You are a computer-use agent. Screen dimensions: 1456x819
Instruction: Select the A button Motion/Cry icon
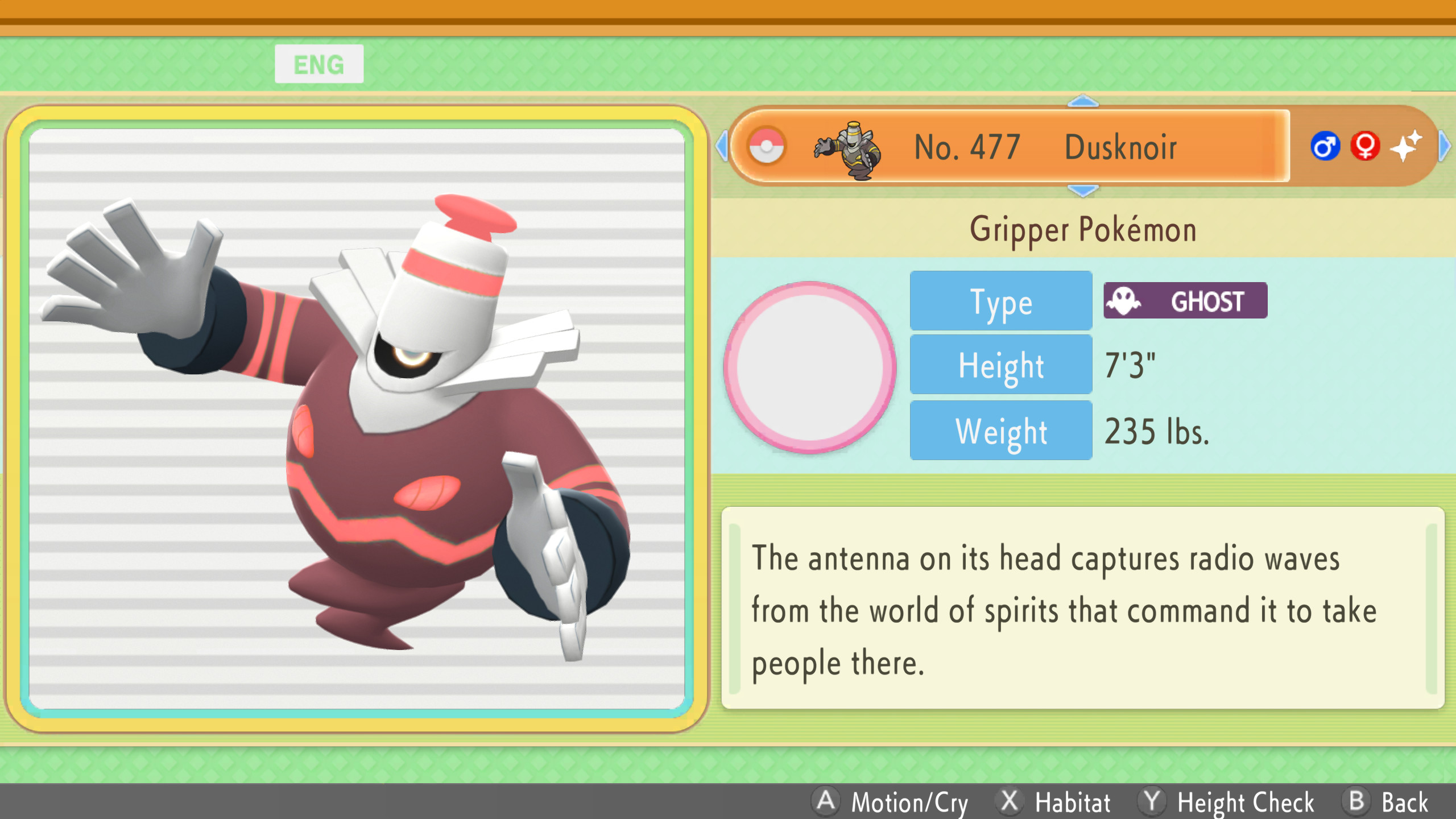(x=826, y=803)
